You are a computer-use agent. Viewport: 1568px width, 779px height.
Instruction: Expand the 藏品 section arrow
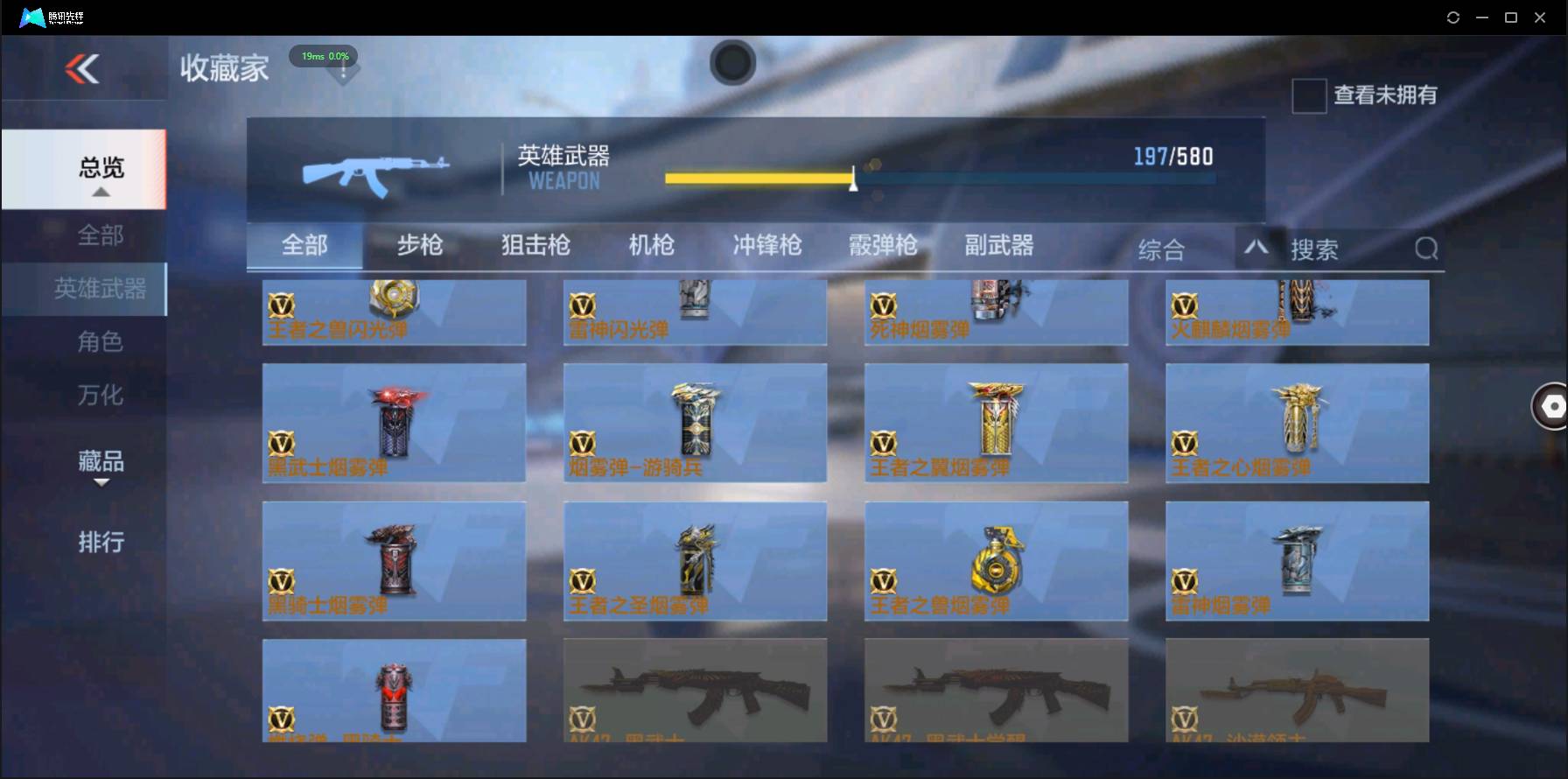[x=102, y=484]
